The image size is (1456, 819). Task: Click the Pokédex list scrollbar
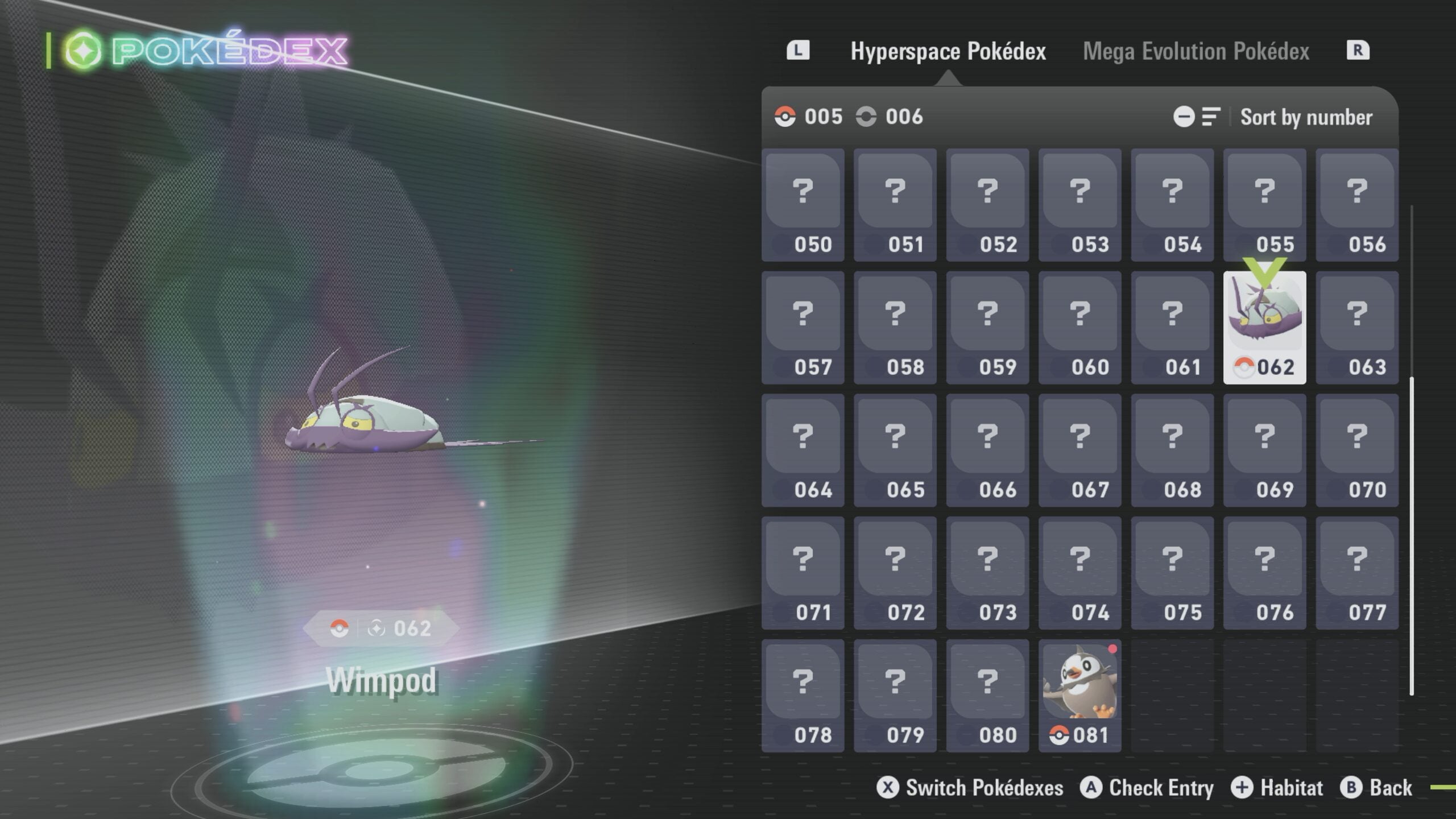1412,535
